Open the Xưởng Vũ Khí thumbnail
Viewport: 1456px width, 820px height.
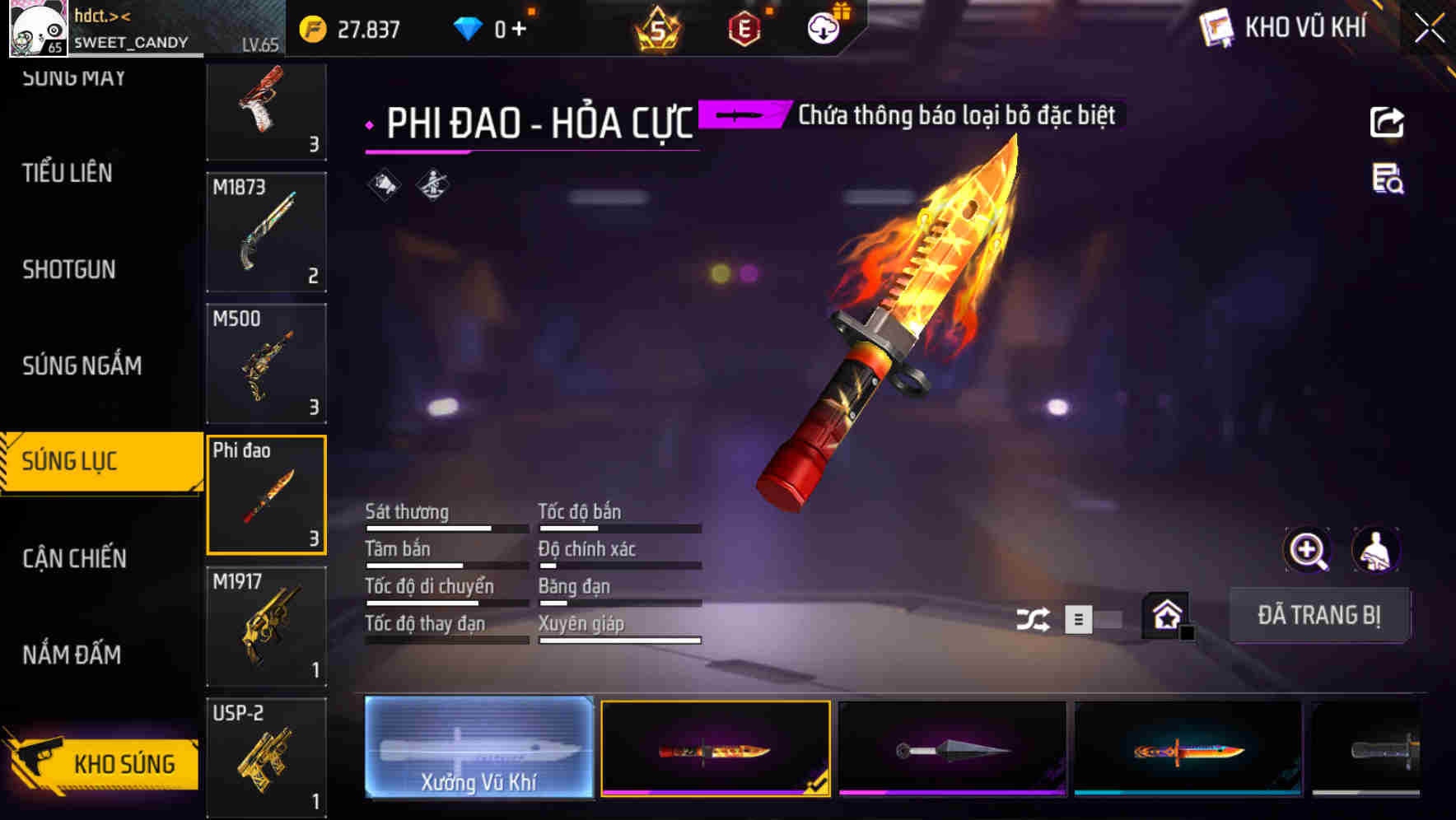478,747
